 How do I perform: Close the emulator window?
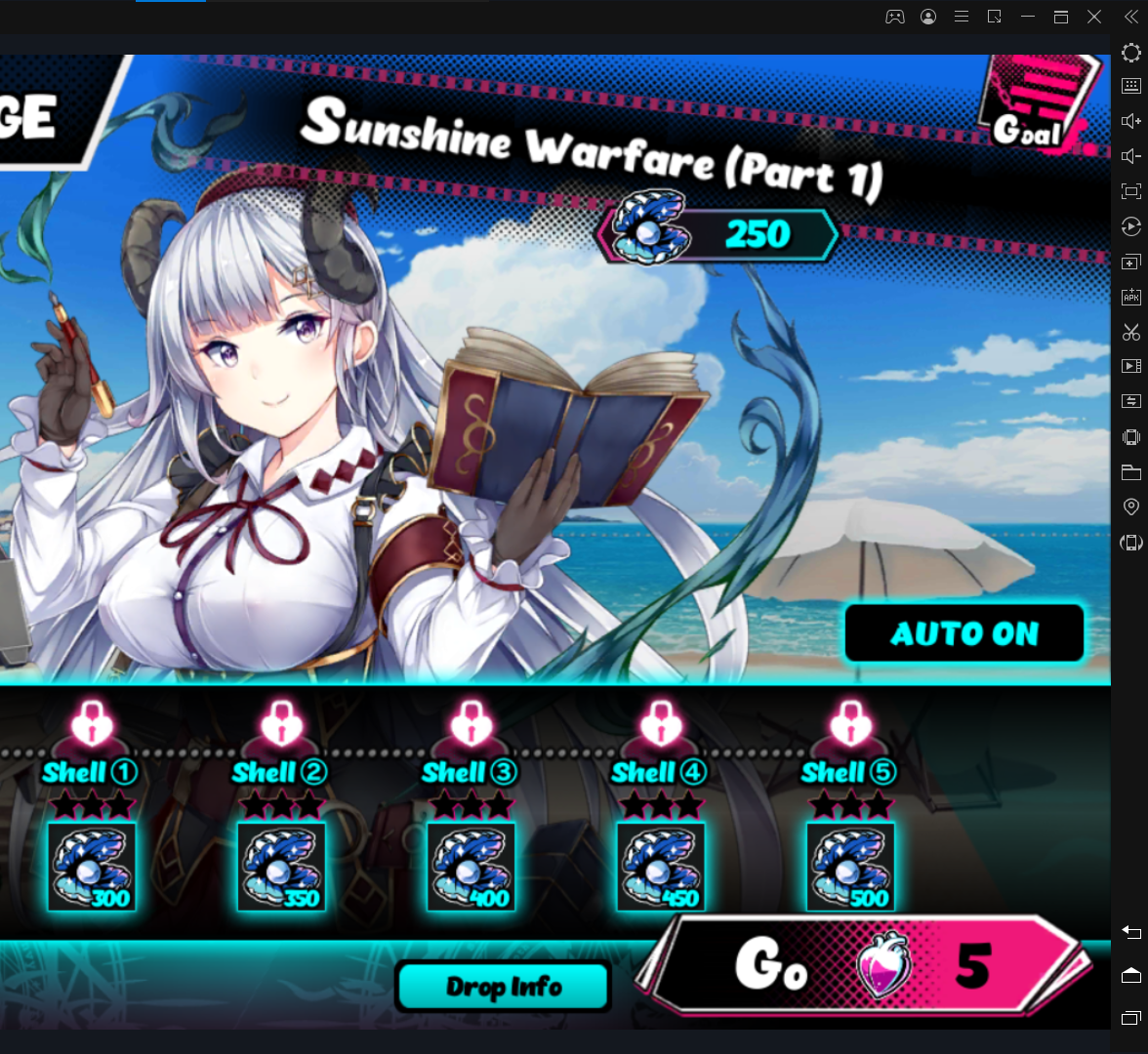[1094, 17]
